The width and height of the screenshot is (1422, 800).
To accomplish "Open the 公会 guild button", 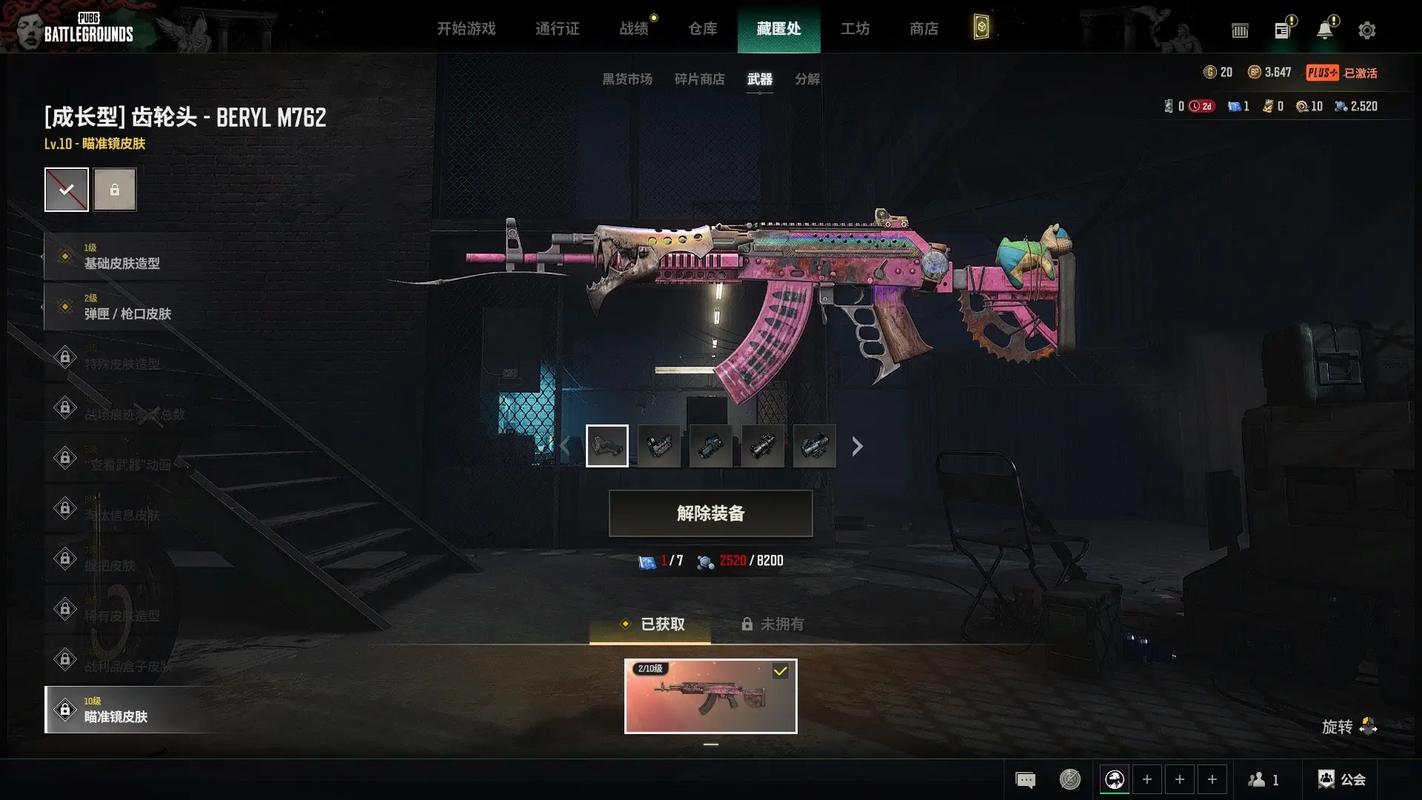I will pyautogui.click(x=1342, y=779).
